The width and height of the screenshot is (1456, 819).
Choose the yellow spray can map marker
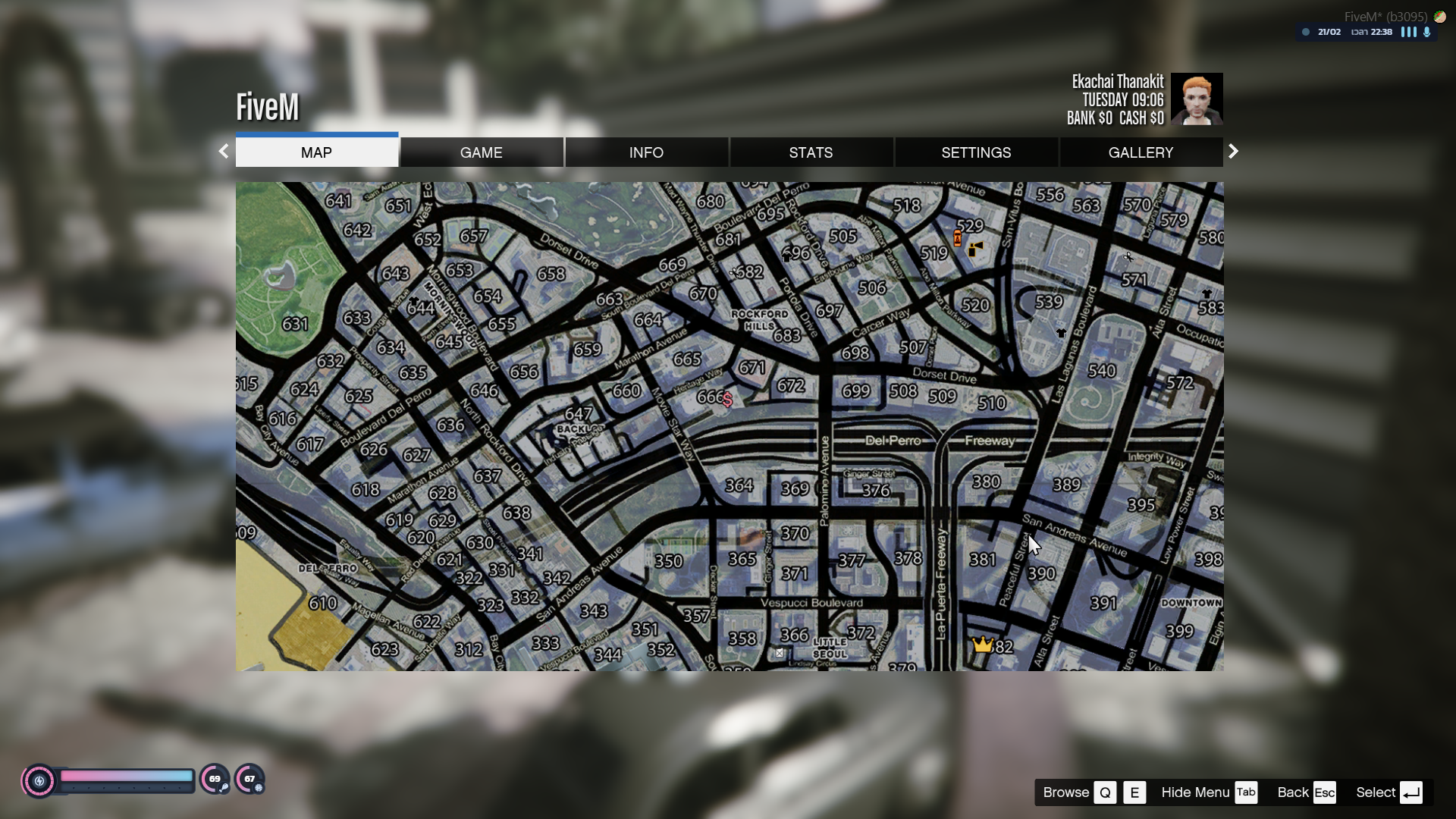(x=975, y=248)
